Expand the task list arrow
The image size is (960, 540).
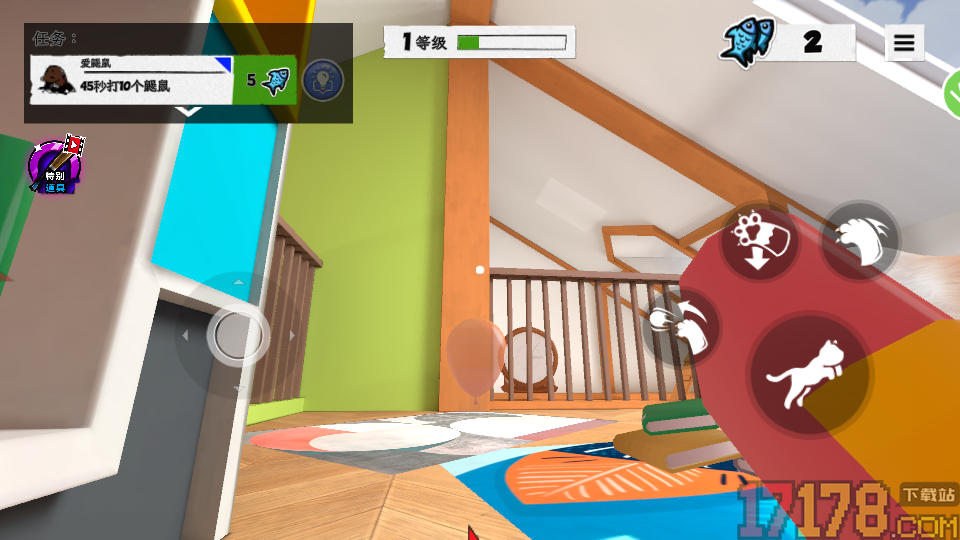point(188,112)
